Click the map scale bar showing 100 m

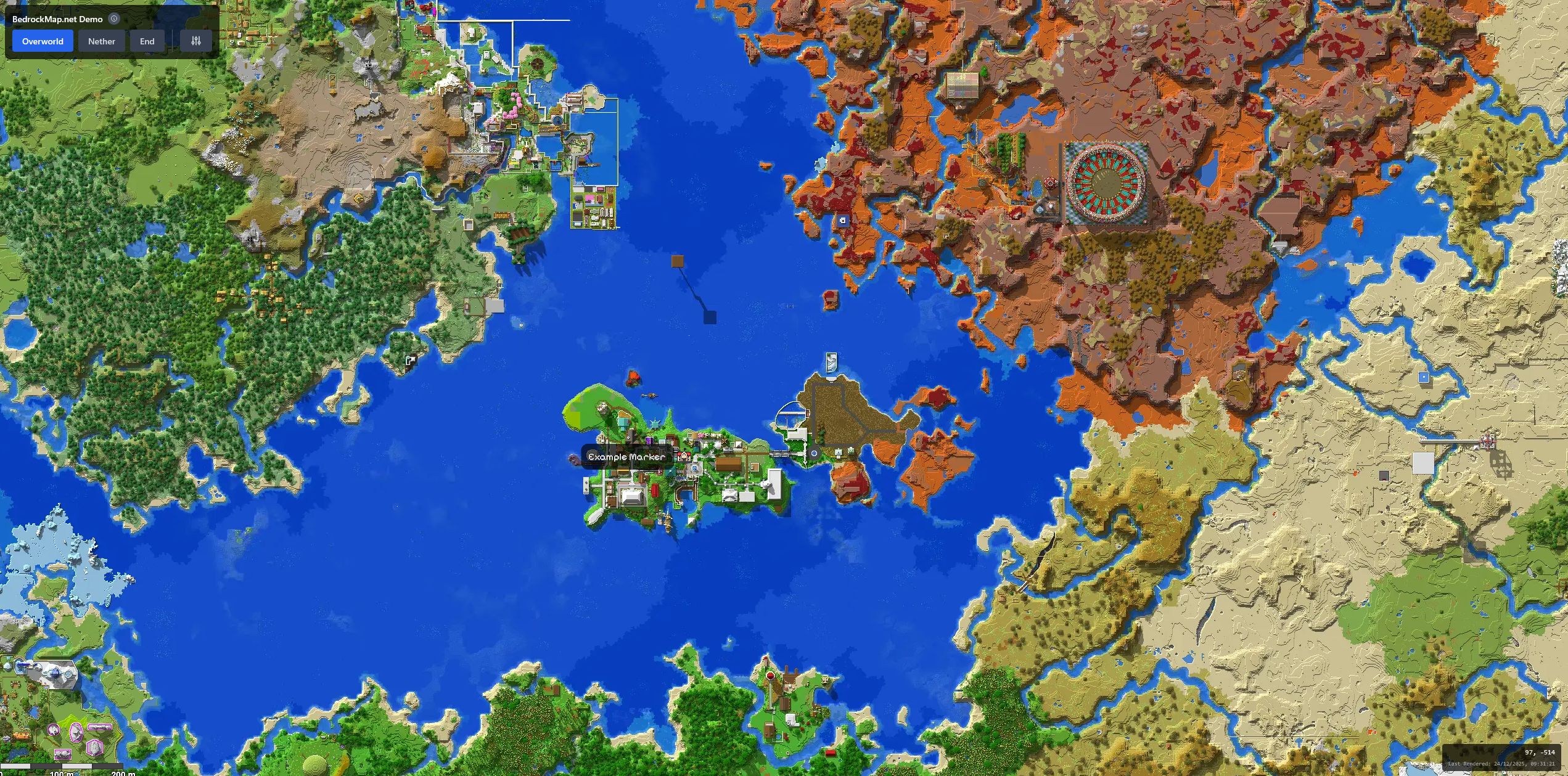point(62,772)
